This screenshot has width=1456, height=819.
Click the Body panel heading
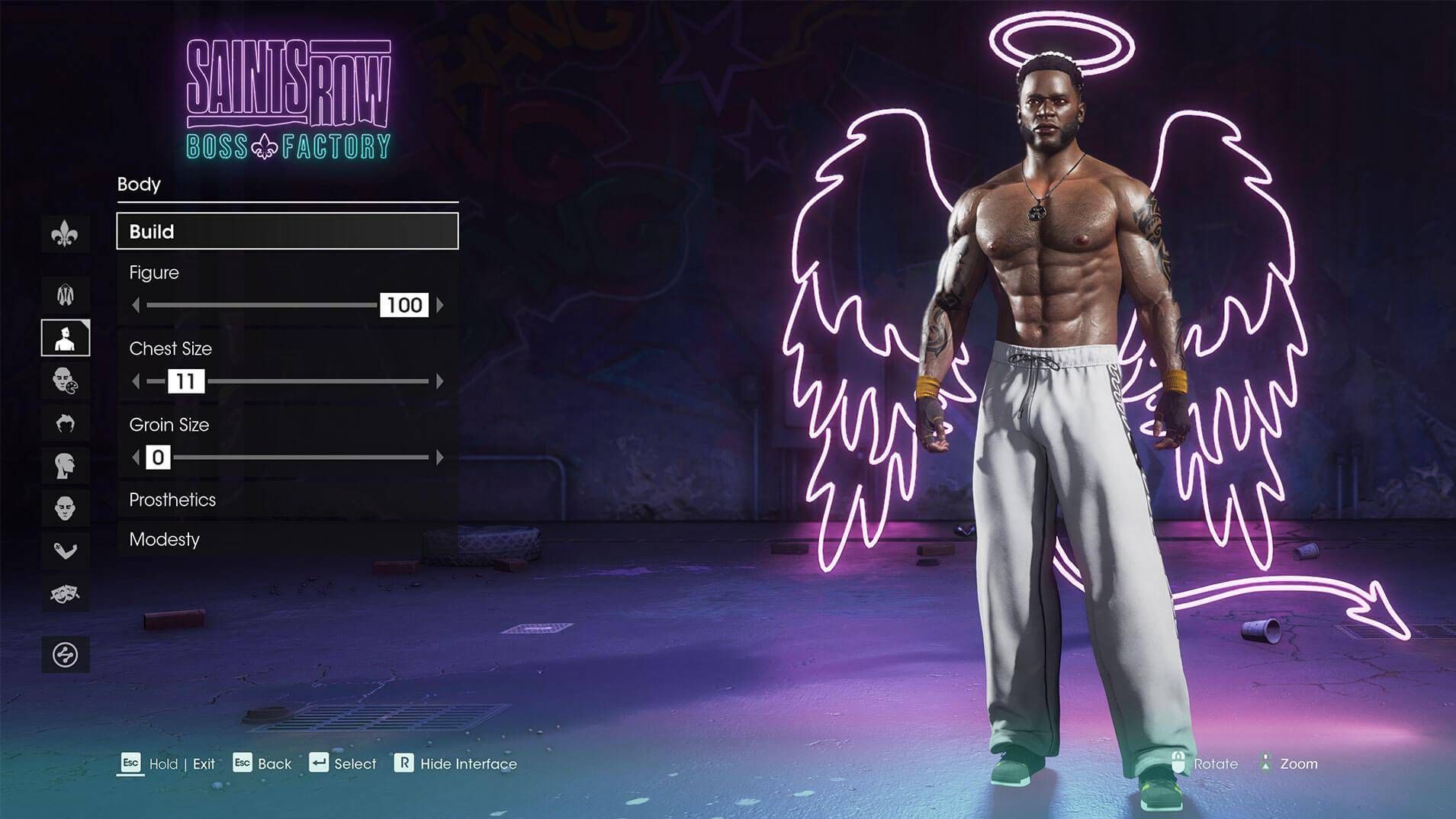coord(139,185)
